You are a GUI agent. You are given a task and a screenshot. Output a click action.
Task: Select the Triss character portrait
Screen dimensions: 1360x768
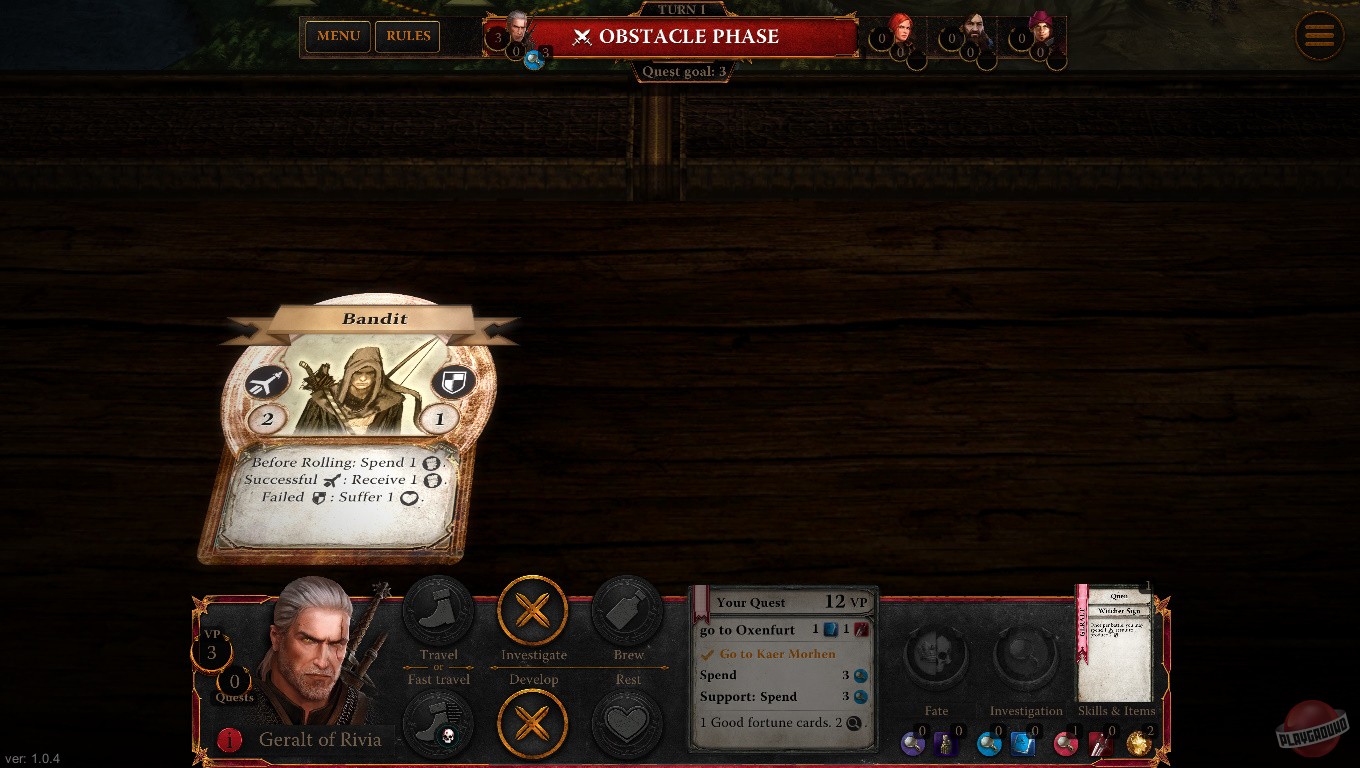(x=904, y=28)
